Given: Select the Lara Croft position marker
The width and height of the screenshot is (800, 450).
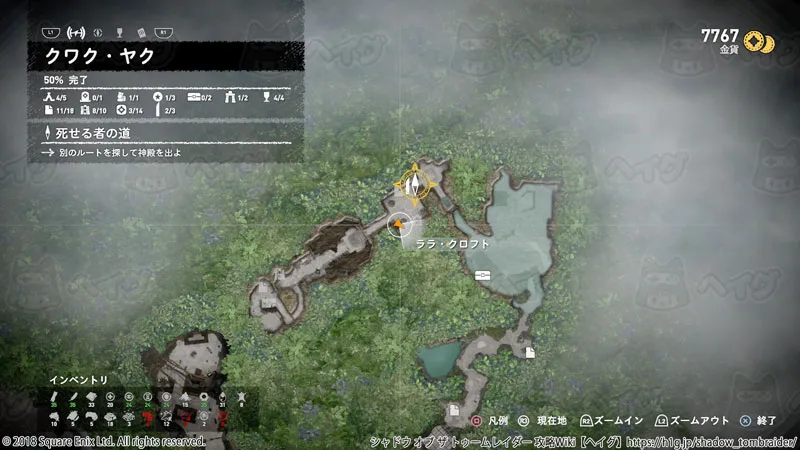Looking at the screenshot, I should (x=400, y=226).
